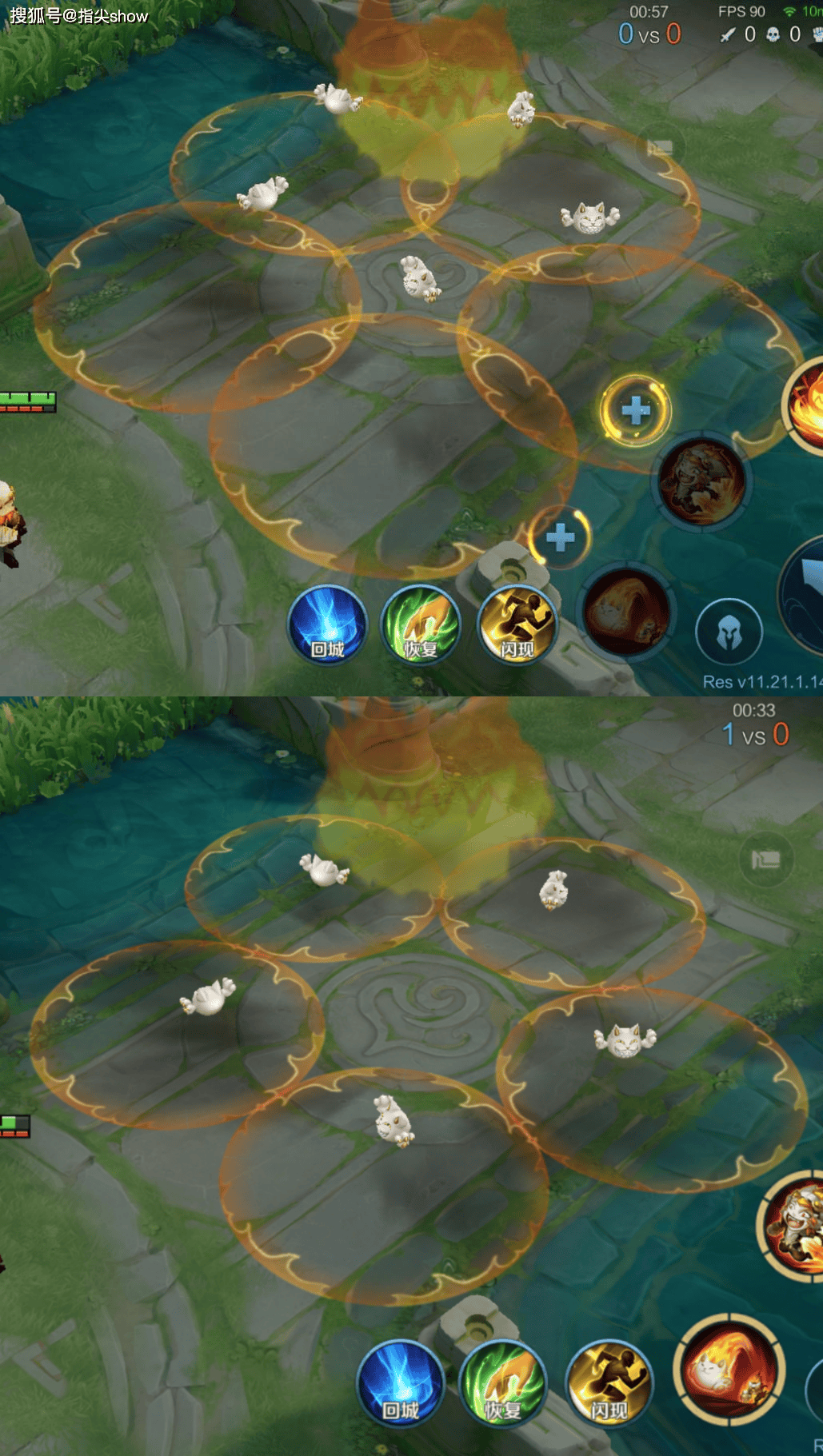Image resolution: width=823 pixels, height=1456 pixels.
Task: Open the helmet equipment button
Action: (729, 633)
